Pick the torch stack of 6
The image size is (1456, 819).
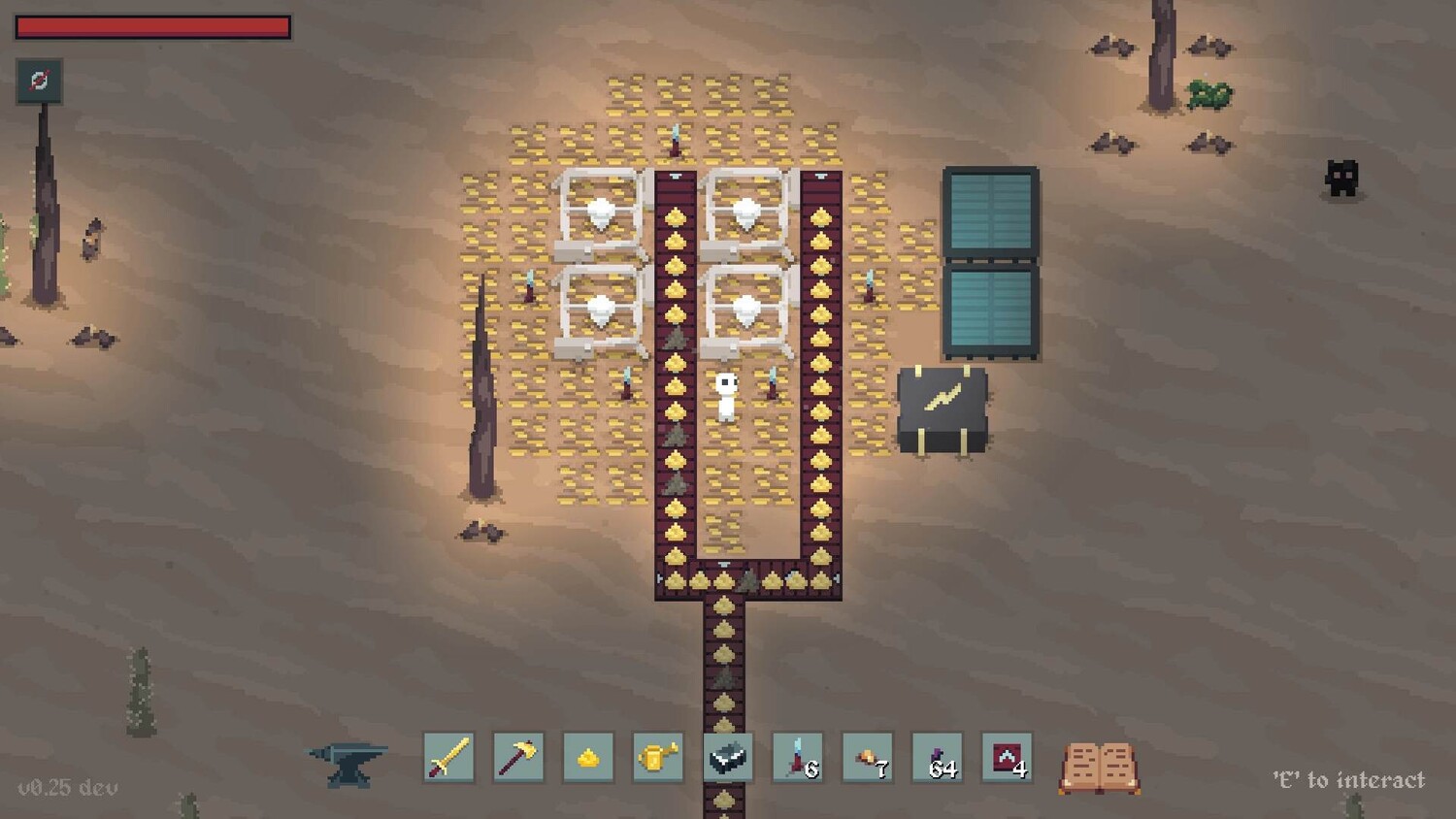coord(798,758)
